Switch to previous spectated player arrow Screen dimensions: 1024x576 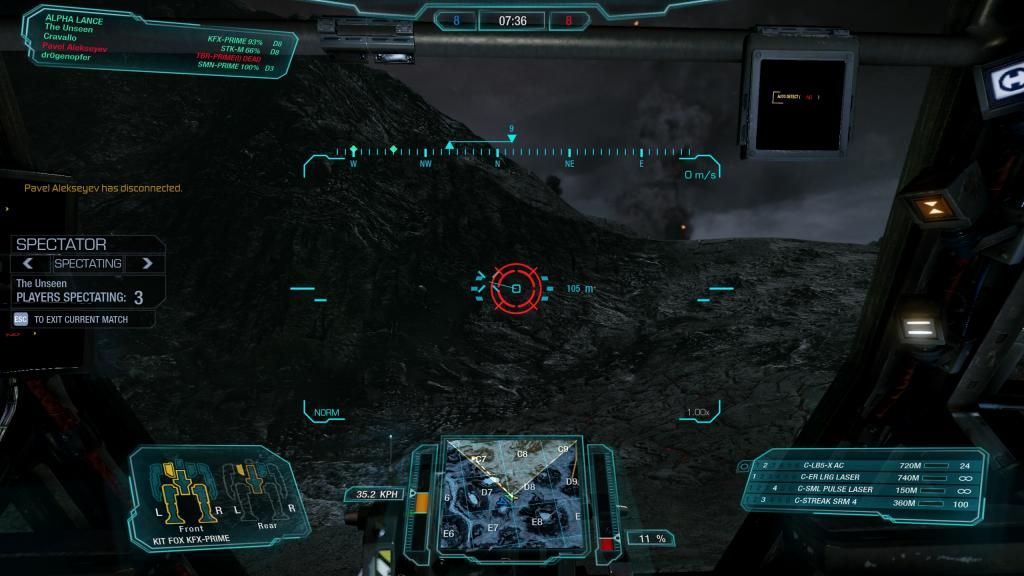(29, 264)
